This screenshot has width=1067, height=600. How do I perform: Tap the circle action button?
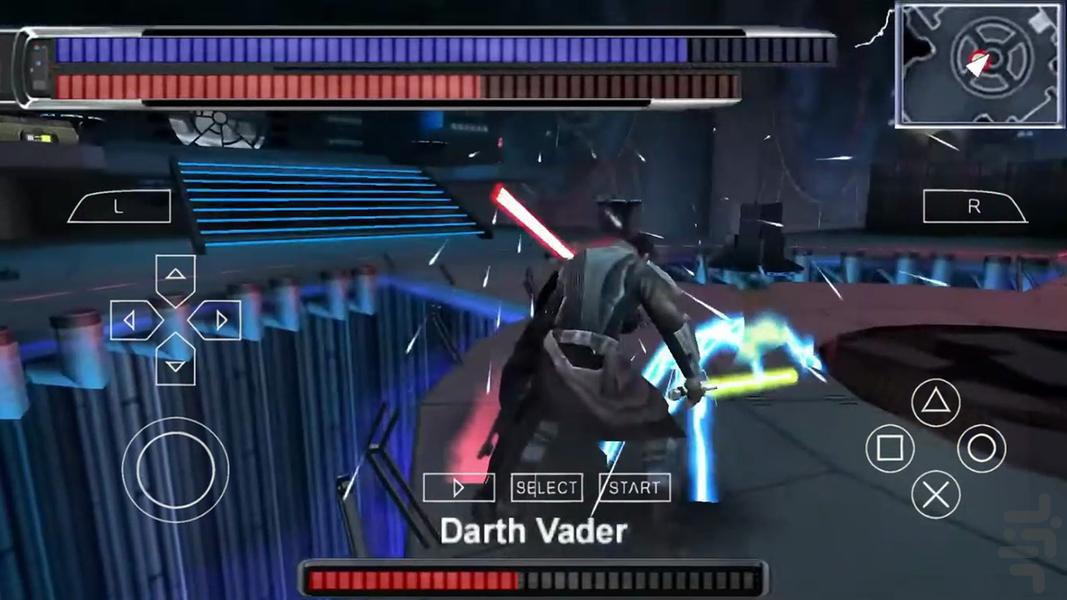[981, 448]
